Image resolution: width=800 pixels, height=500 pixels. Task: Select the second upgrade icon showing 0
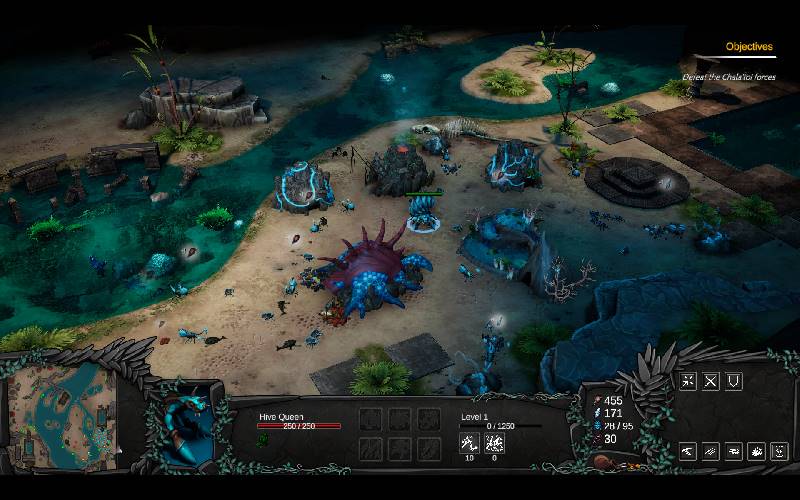tap(493, 442)
